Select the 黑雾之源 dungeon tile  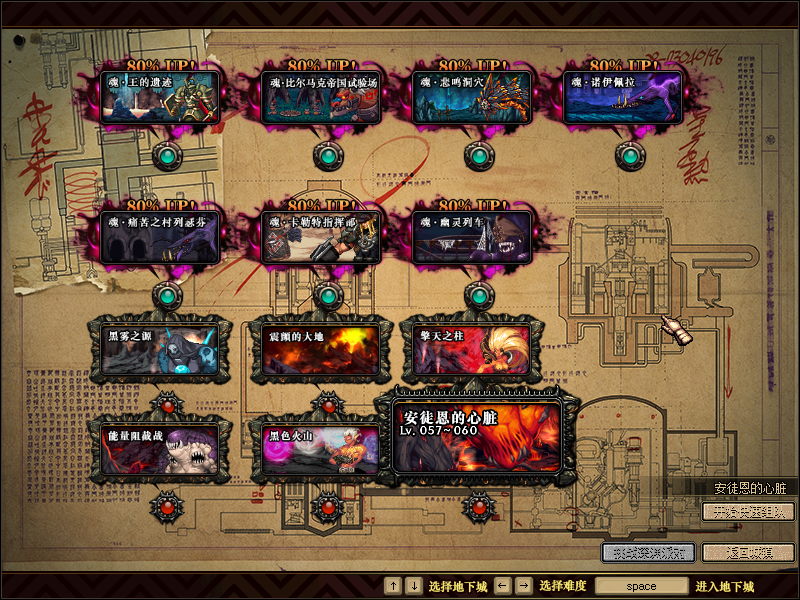162,349
